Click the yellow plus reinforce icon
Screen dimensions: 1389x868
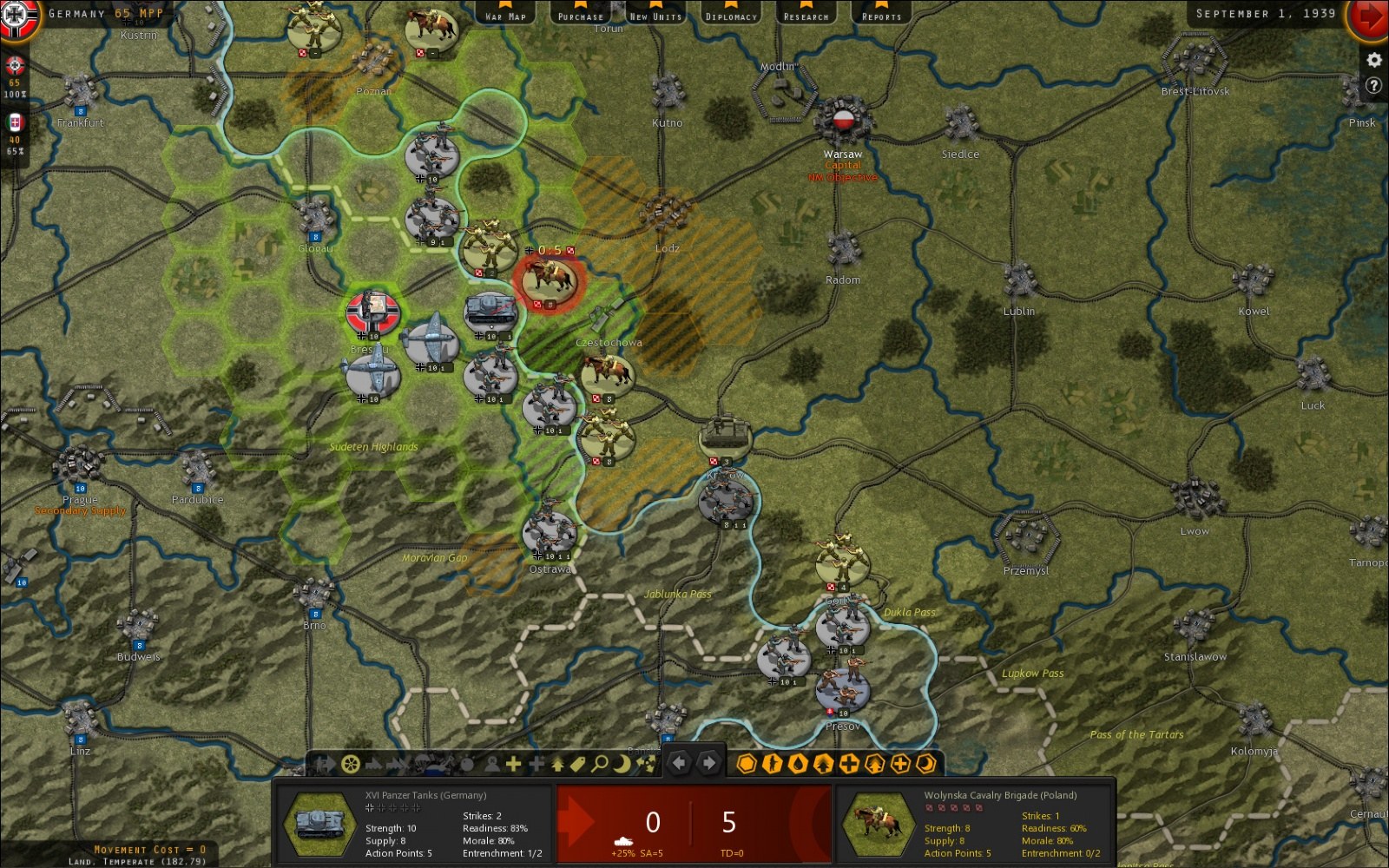click(513, 764)
